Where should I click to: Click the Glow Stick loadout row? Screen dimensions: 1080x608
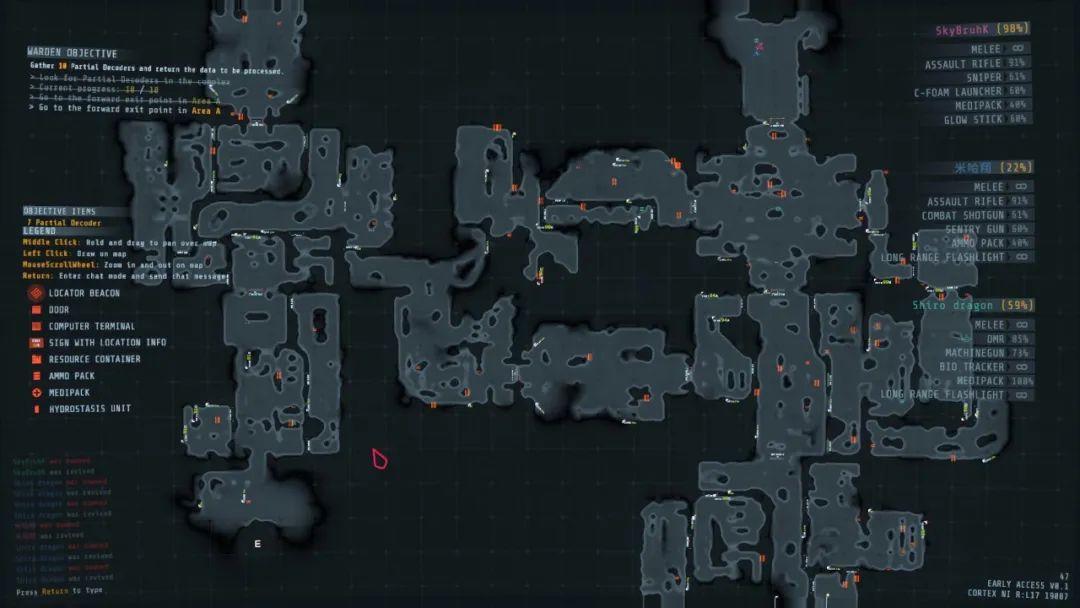[x=972, y=119]
